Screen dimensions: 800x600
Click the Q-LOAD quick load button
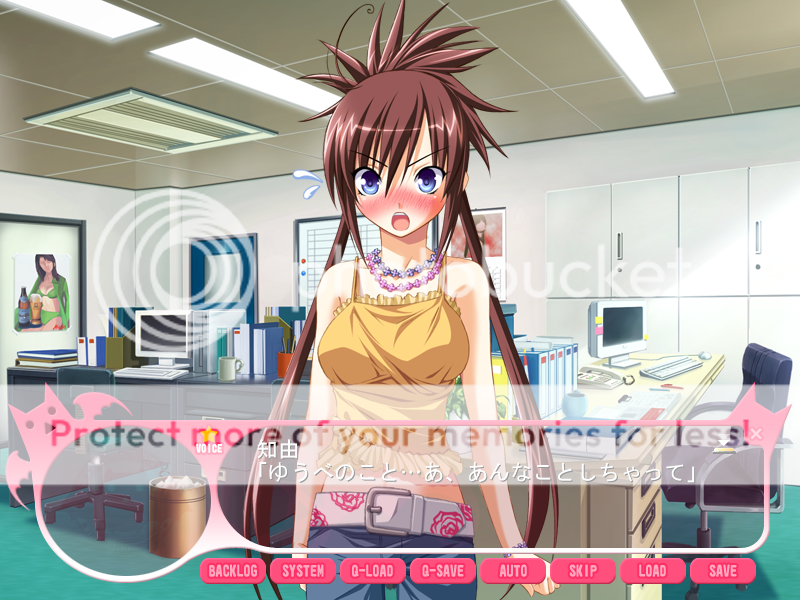pos(373,571)
